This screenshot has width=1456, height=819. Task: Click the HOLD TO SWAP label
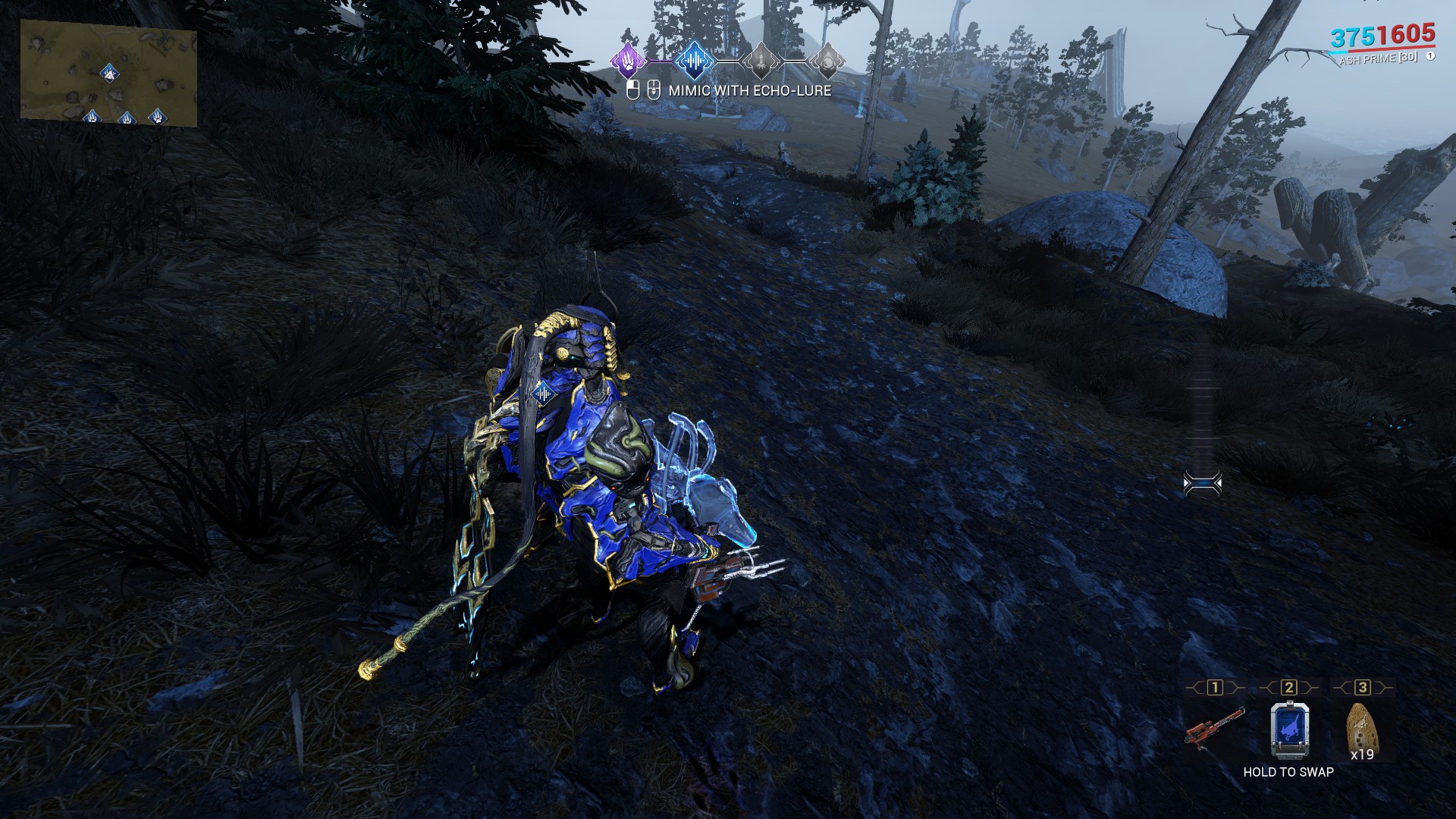[1288, 772]
